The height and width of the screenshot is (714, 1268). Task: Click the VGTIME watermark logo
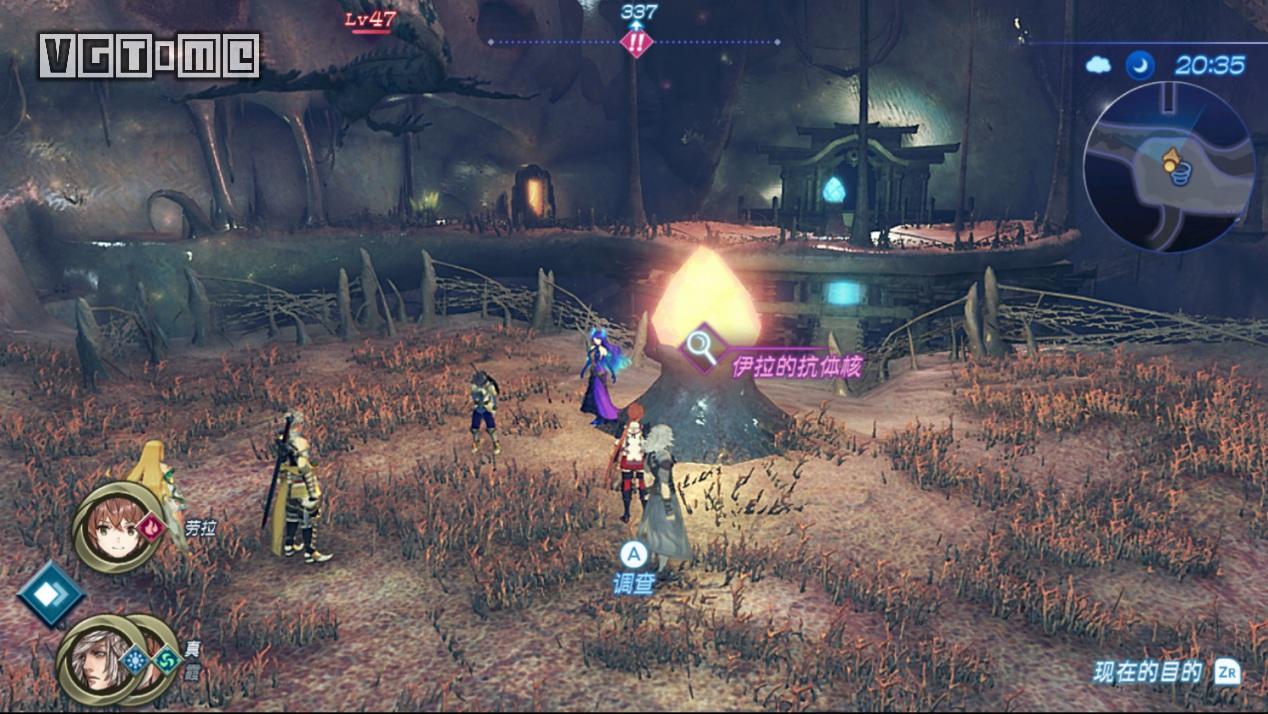[149, 56]
